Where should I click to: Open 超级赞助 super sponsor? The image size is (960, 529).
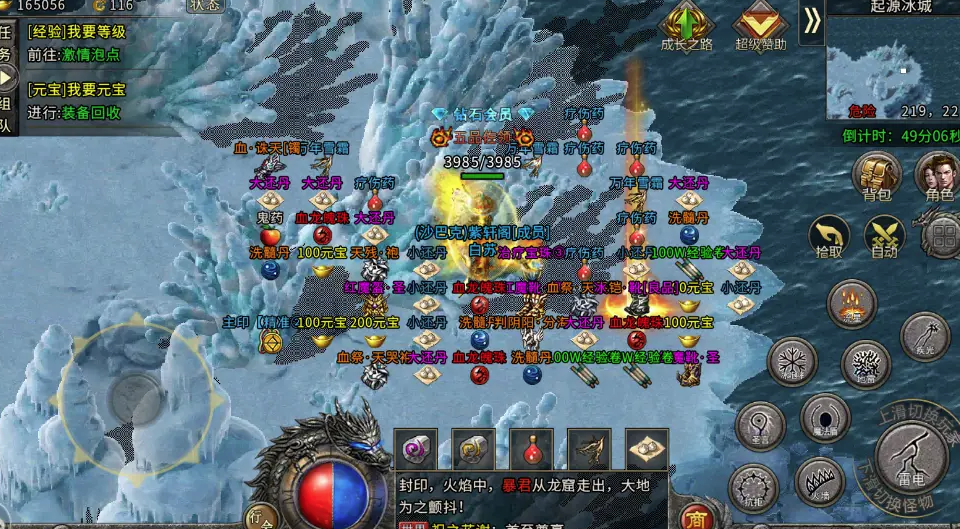760,27
